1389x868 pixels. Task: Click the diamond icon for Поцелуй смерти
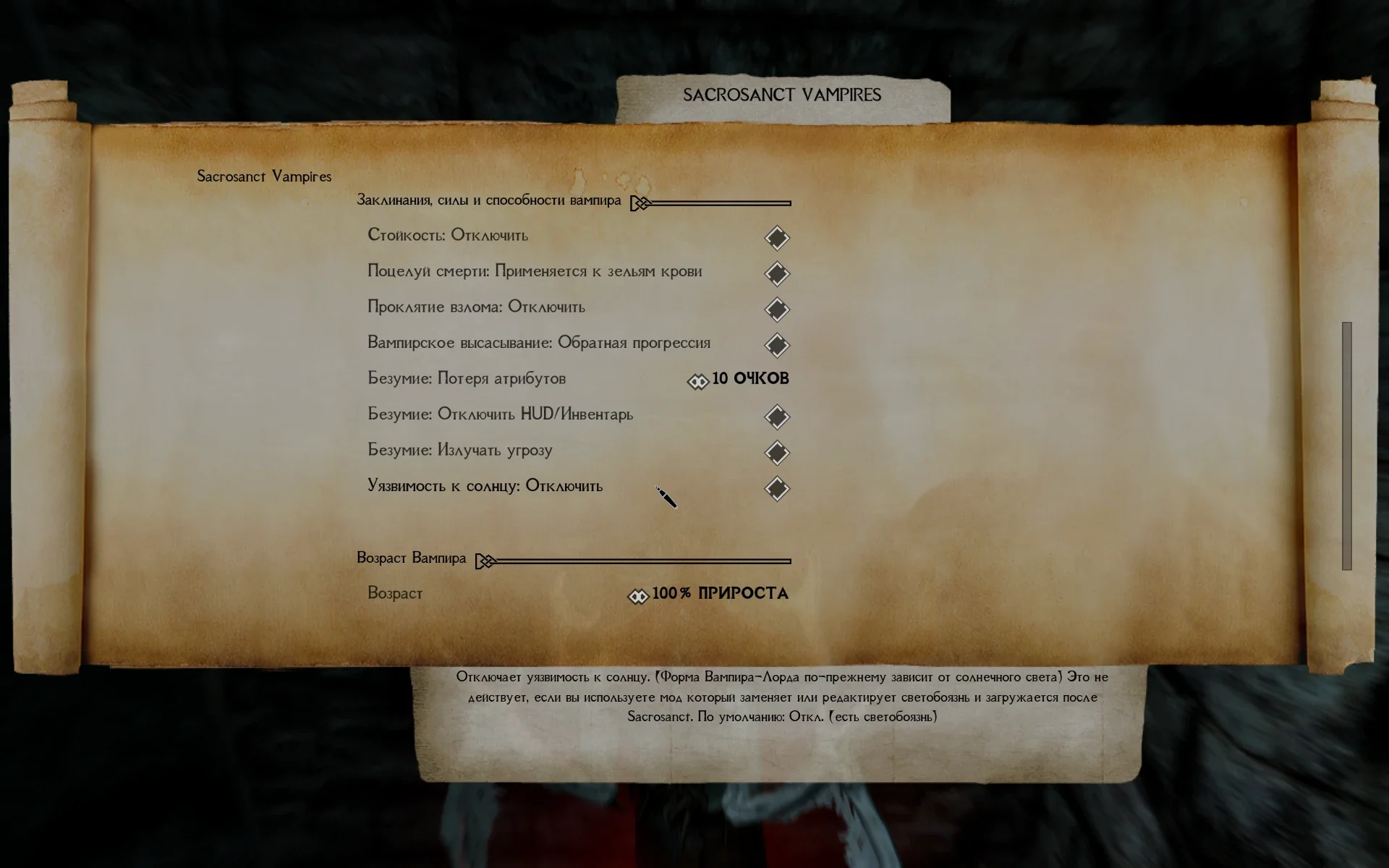tap(777, 273)
